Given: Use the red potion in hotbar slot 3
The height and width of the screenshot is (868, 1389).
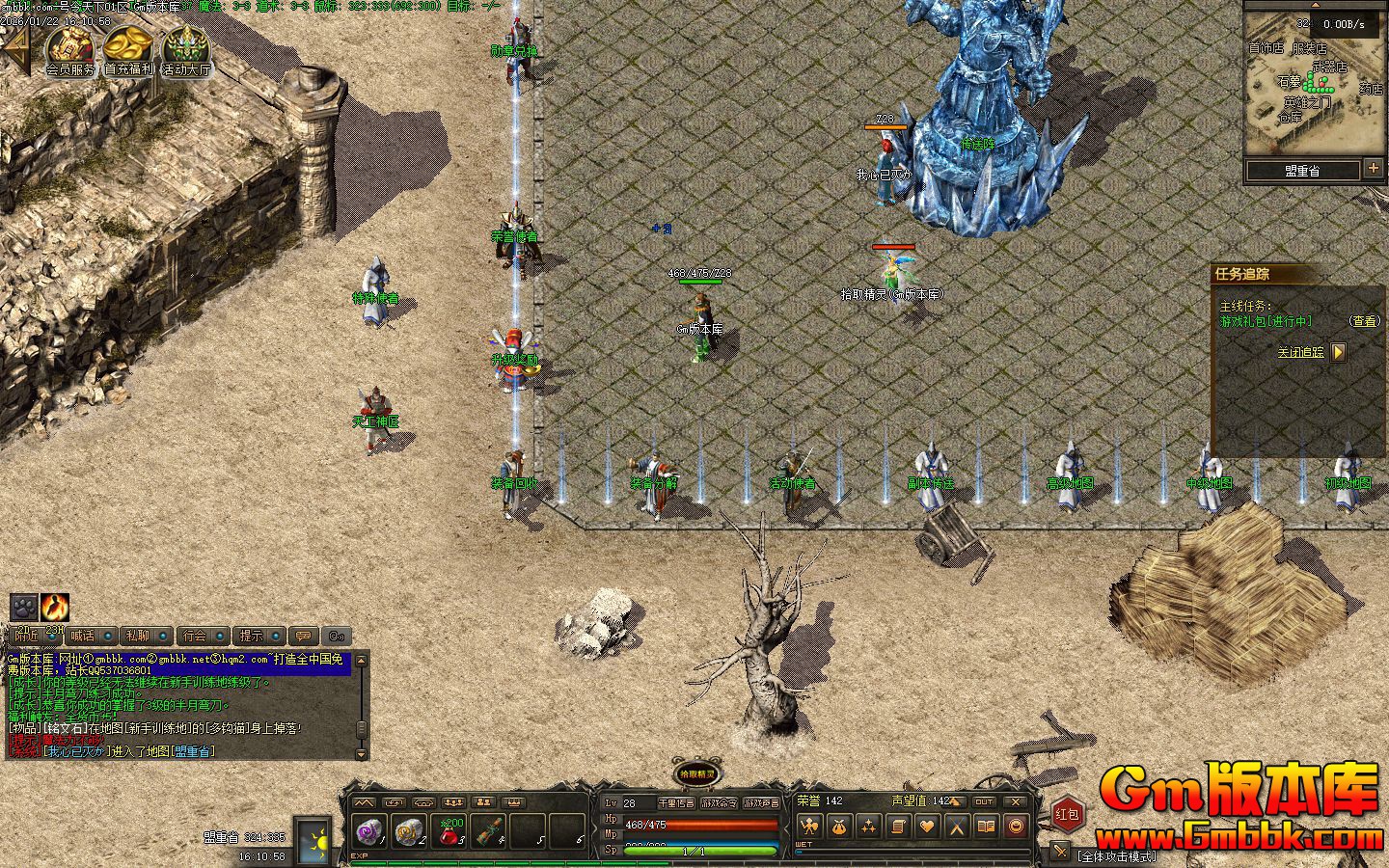Looking at the screenshot, I should pyautogui.click(x=450, y=831).
